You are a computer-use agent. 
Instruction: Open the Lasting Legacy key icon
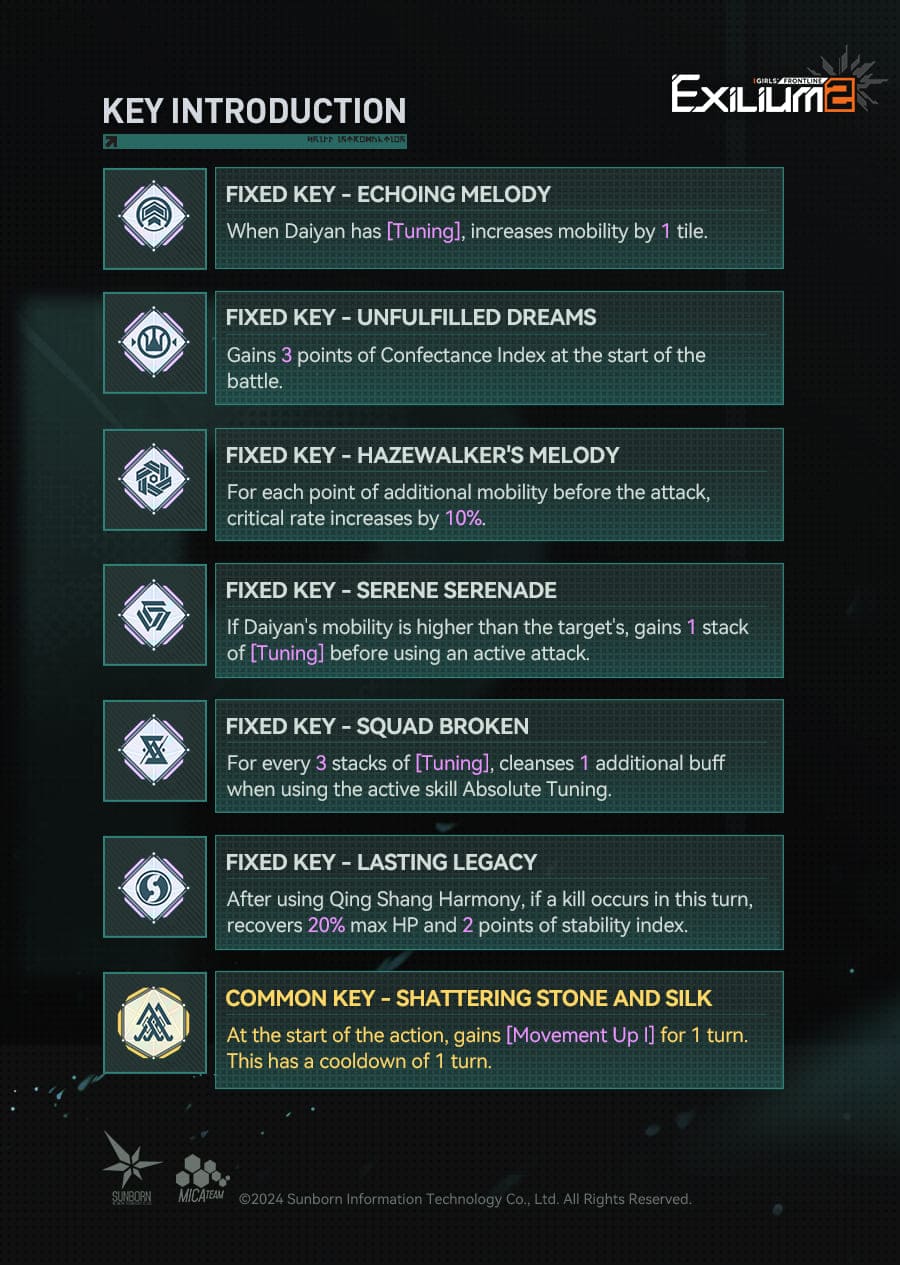154,886
